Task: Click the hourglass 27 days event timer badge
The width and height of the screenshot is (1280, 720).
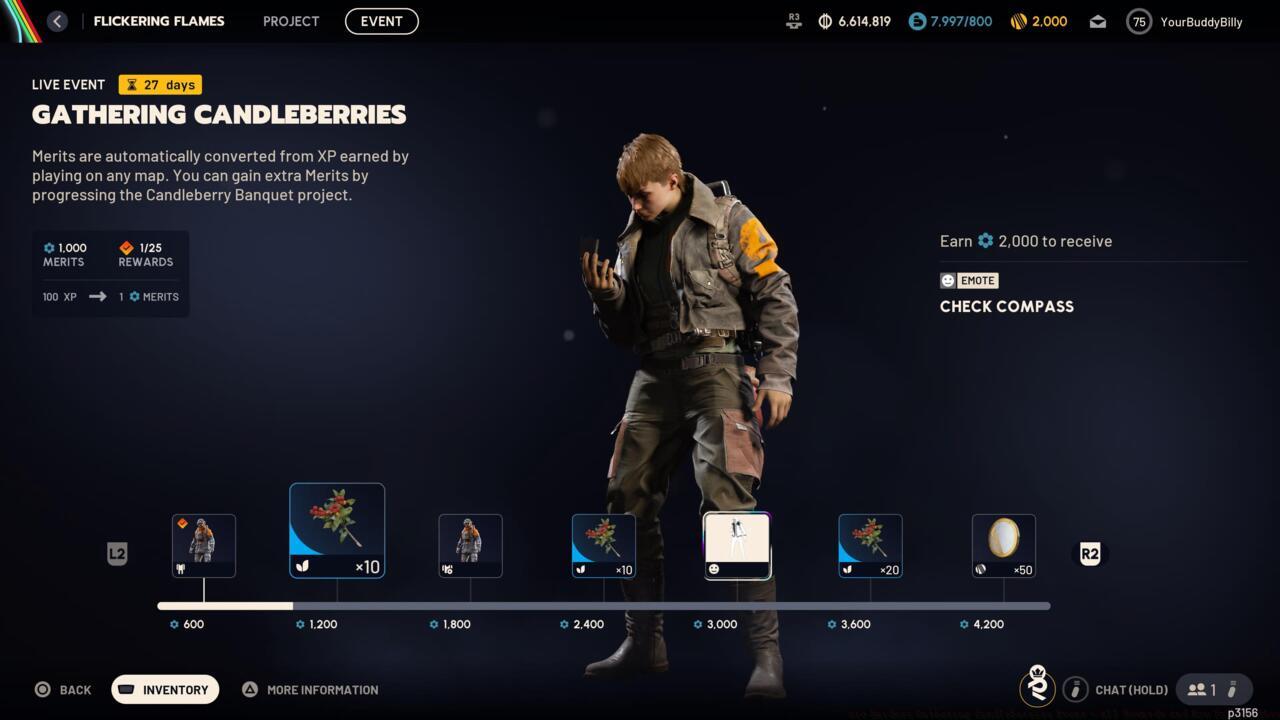Action: click(159, 85)
